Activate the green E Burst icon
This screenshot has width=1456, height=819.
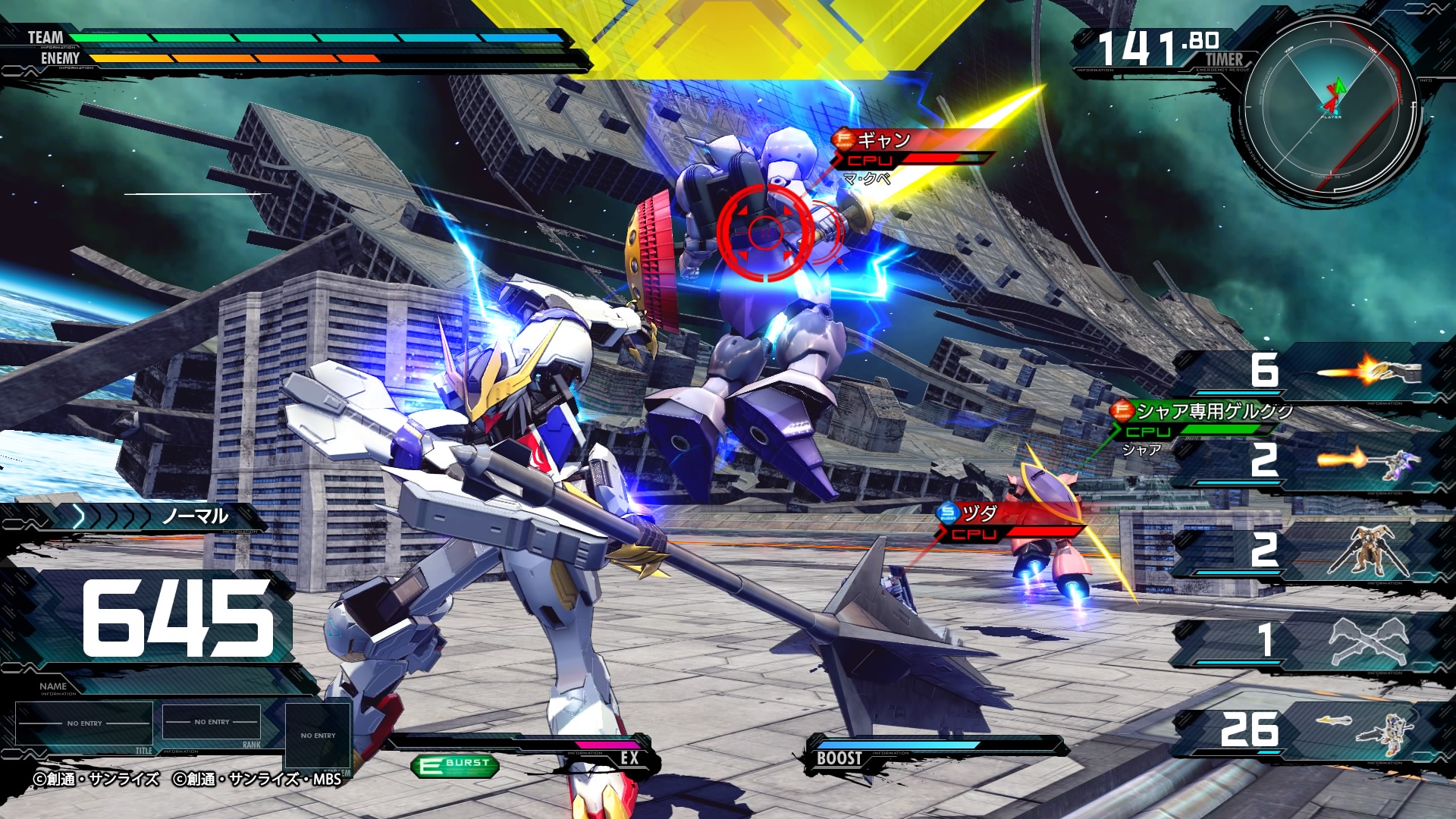455,764
